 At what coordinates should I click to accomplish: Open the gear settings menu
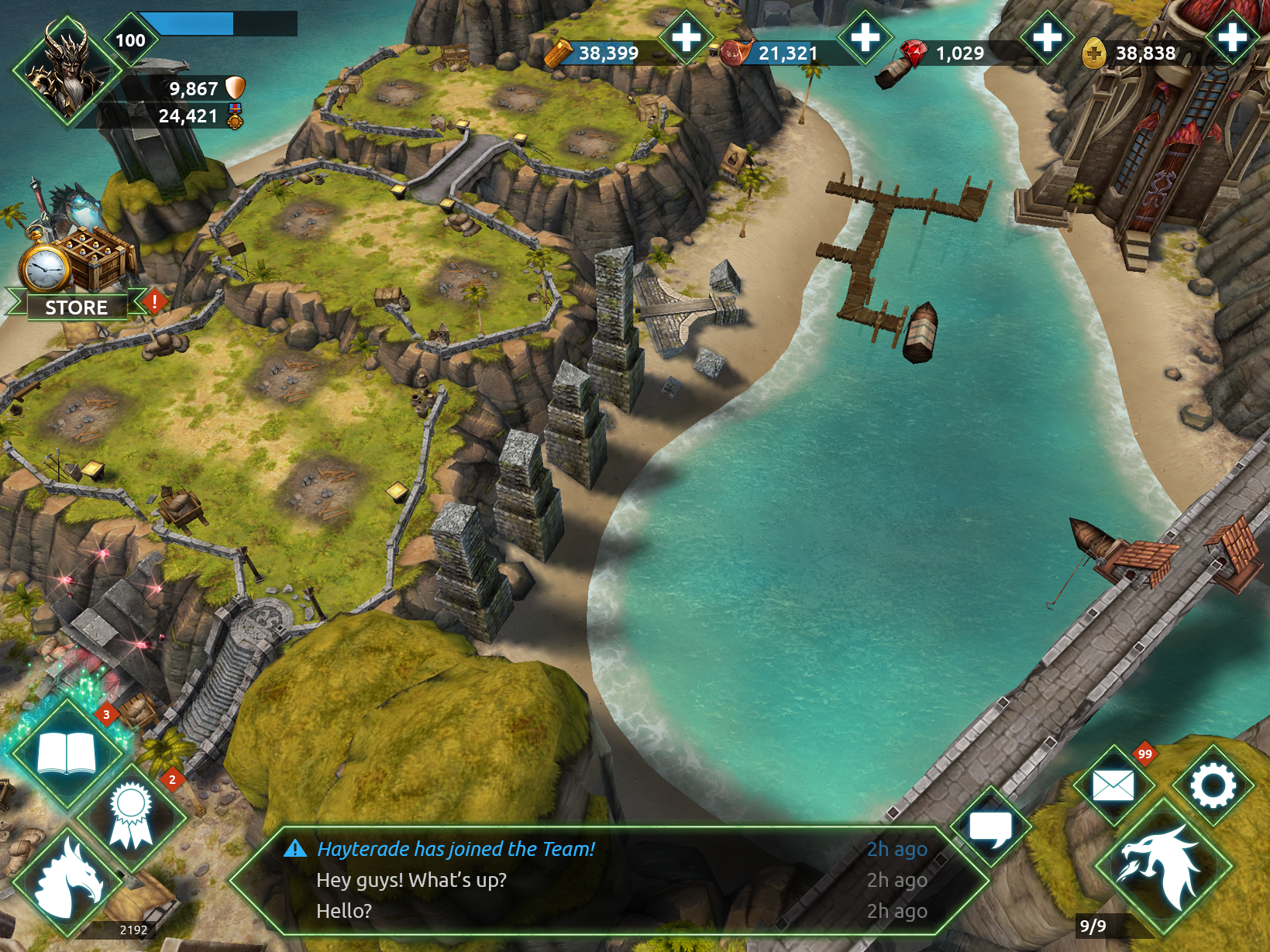1213,785
